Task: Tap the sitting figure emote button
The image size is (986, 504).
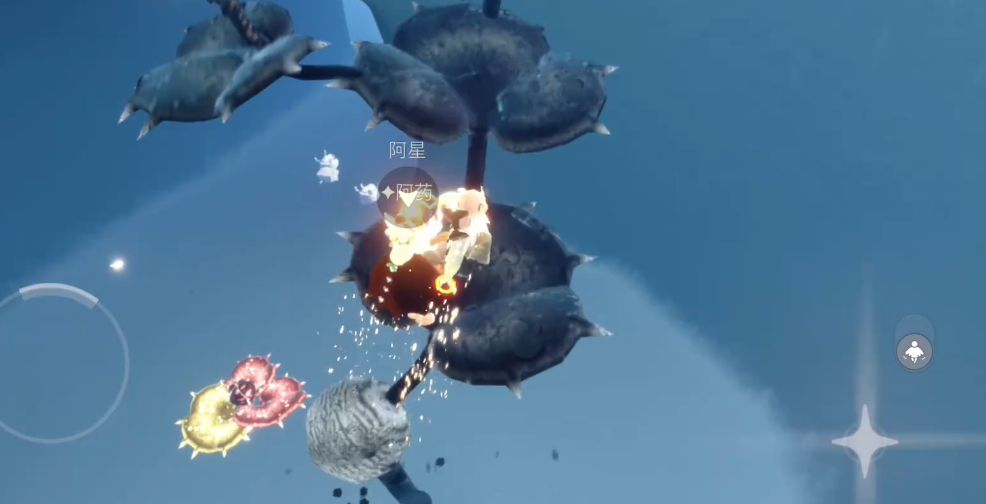Action: [x=914, y=351]
